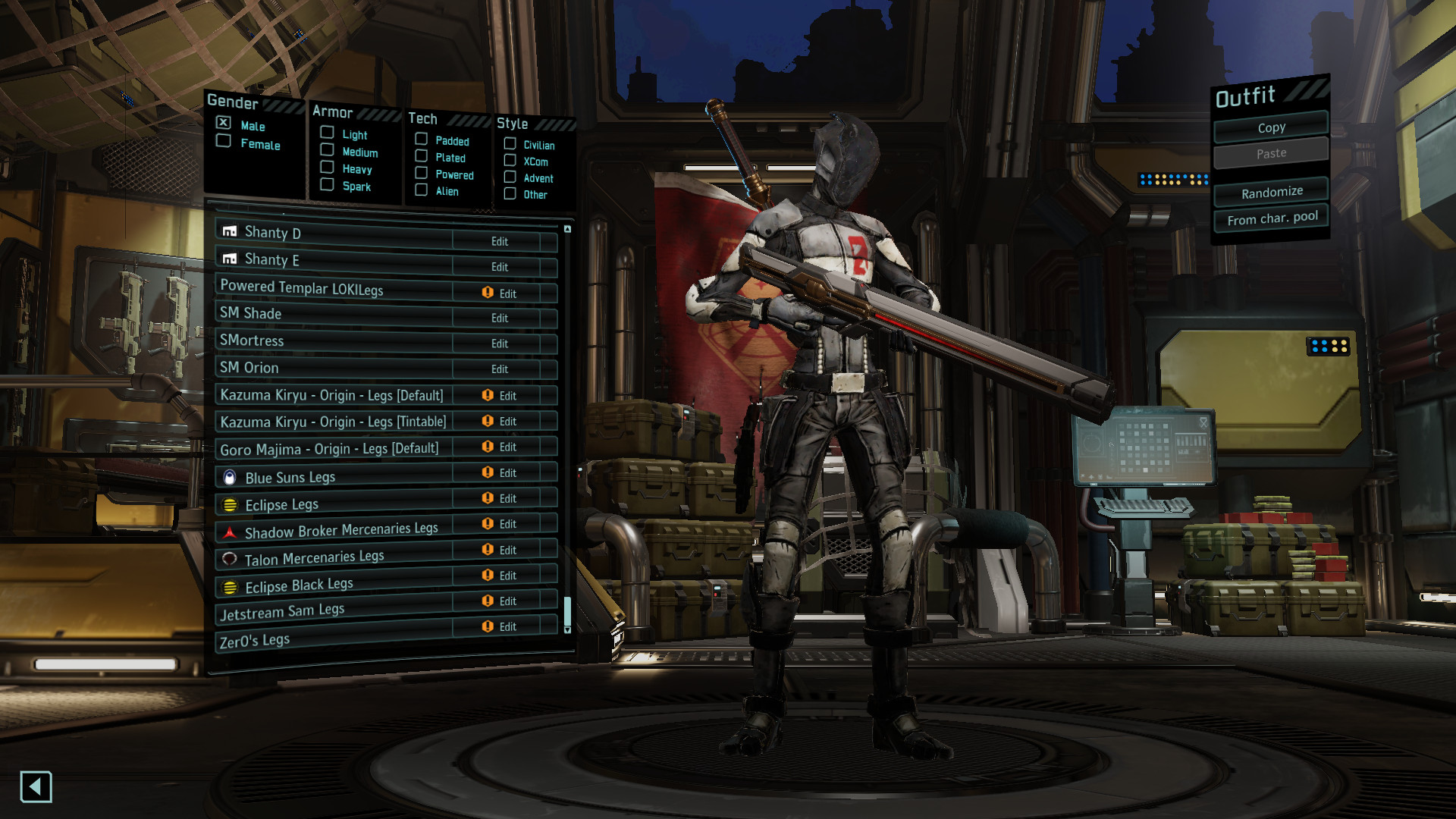
Task: Check the Civilian style filter
Action: (x=510, y=144)
